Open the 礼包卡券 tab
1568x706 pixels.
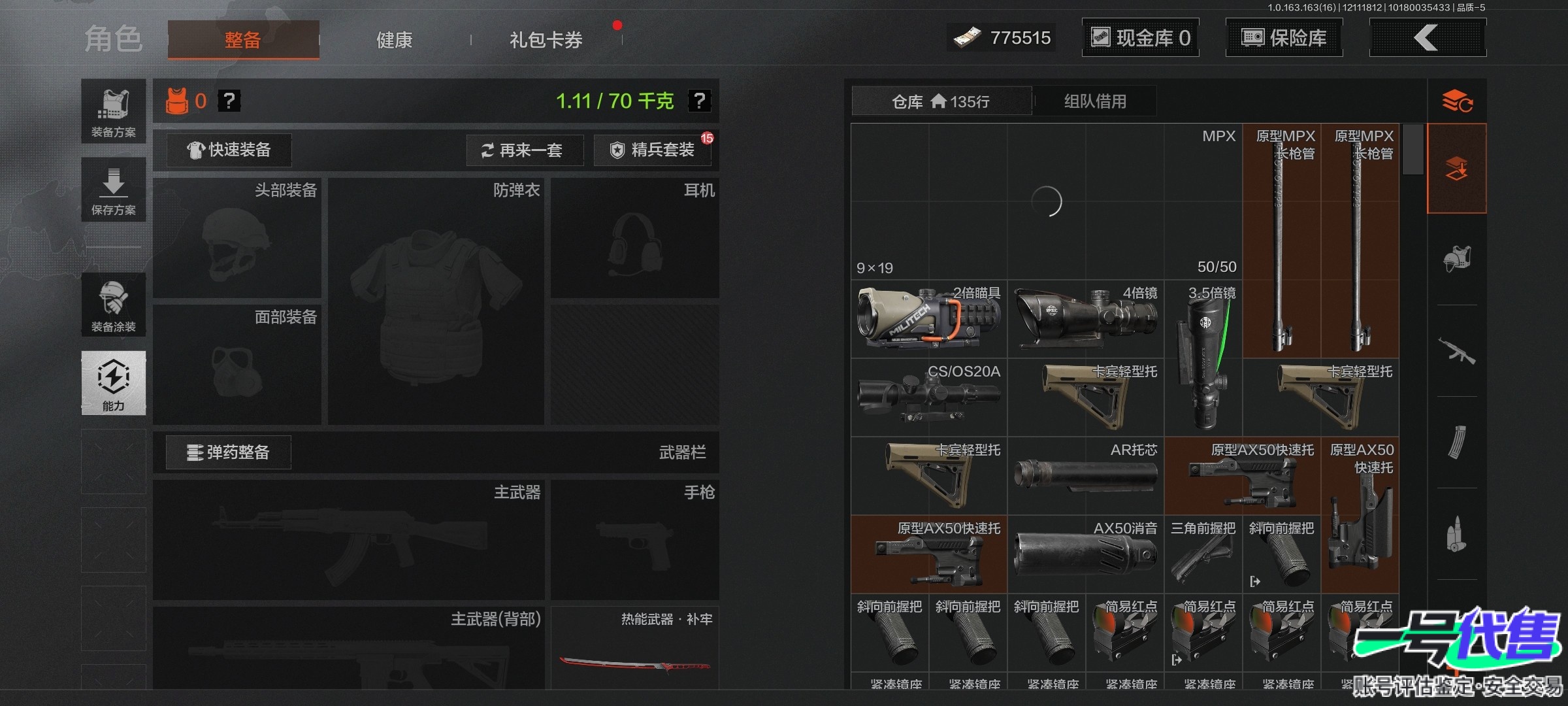click(546, 40)
